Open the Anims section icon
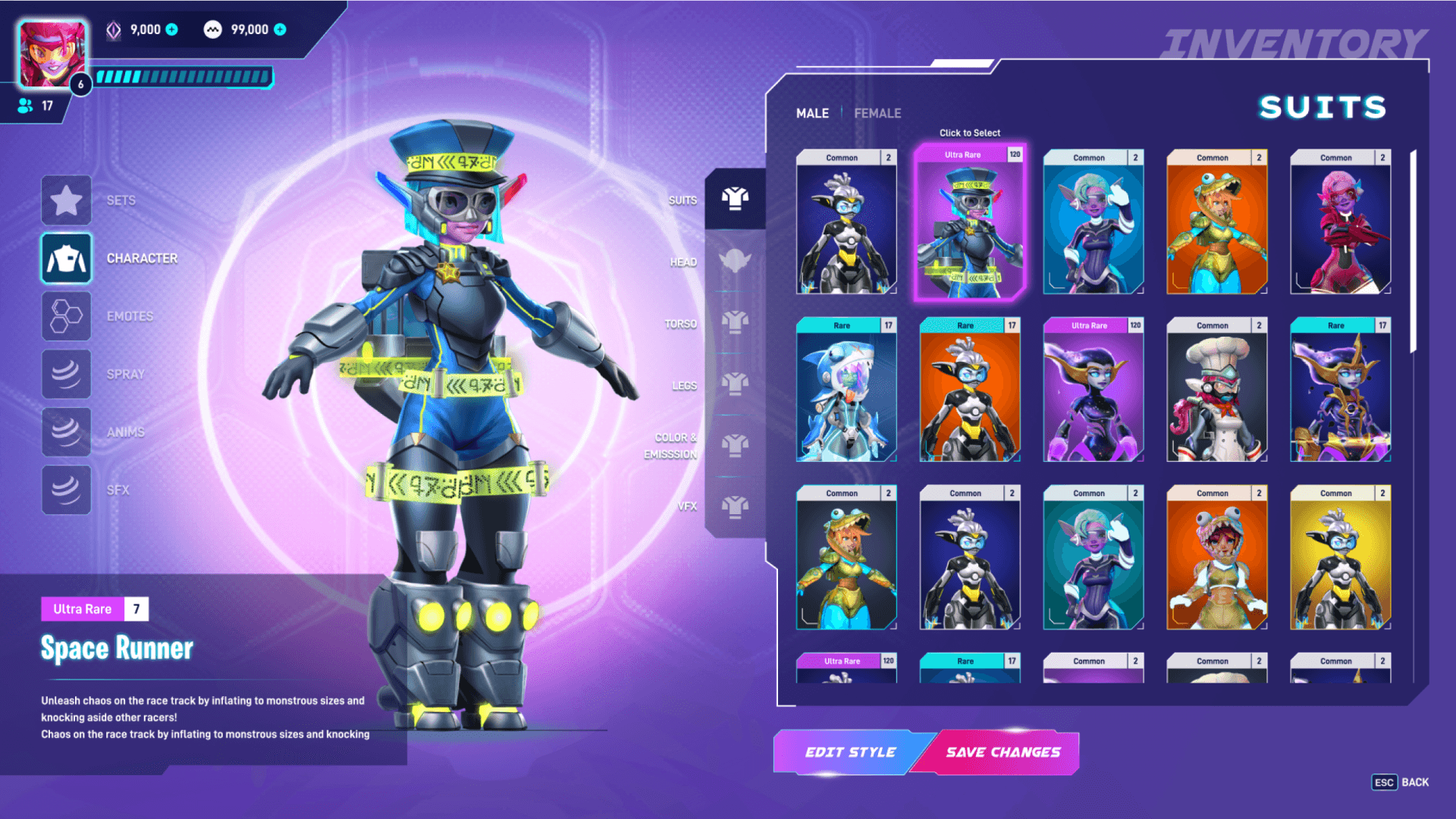Image resolution: width=1456 pixels, height=819 pixels. 66,431
